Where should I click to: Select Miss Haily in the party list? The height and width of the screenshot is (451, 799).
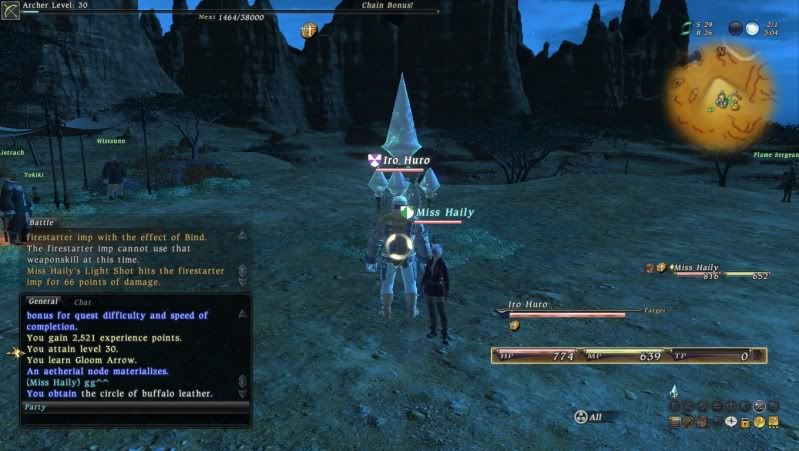697,268
